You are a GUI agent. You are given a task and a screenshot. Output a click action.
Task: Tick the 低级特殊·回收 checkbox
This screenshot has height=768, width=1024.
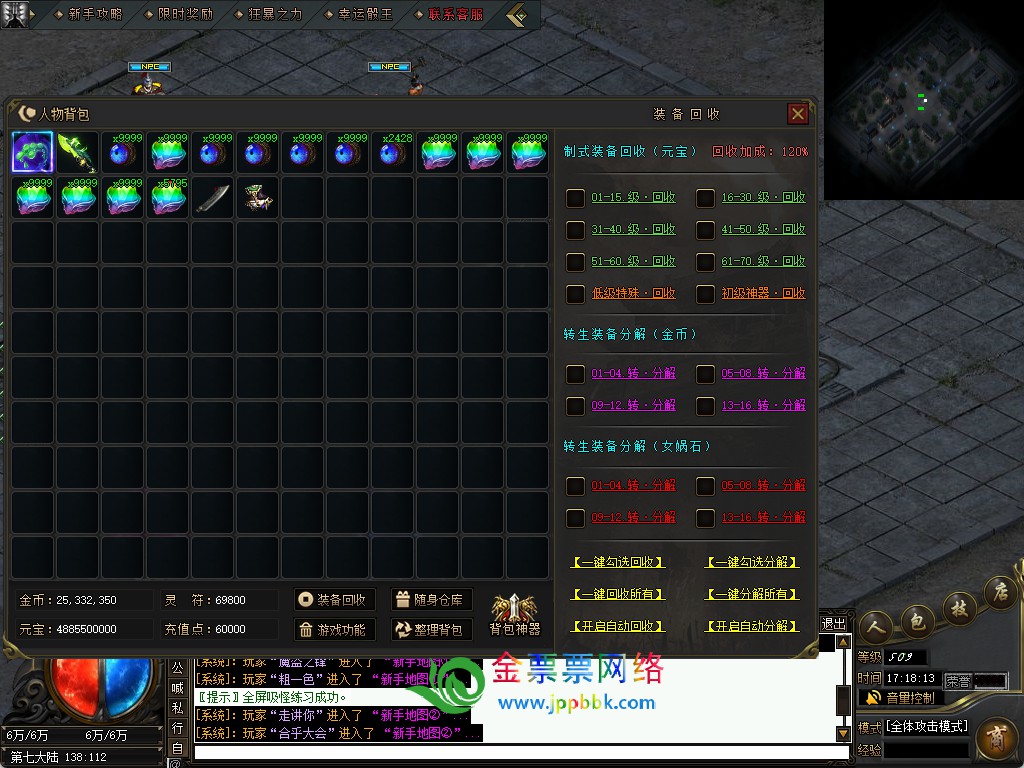click(x=576, y=294)
